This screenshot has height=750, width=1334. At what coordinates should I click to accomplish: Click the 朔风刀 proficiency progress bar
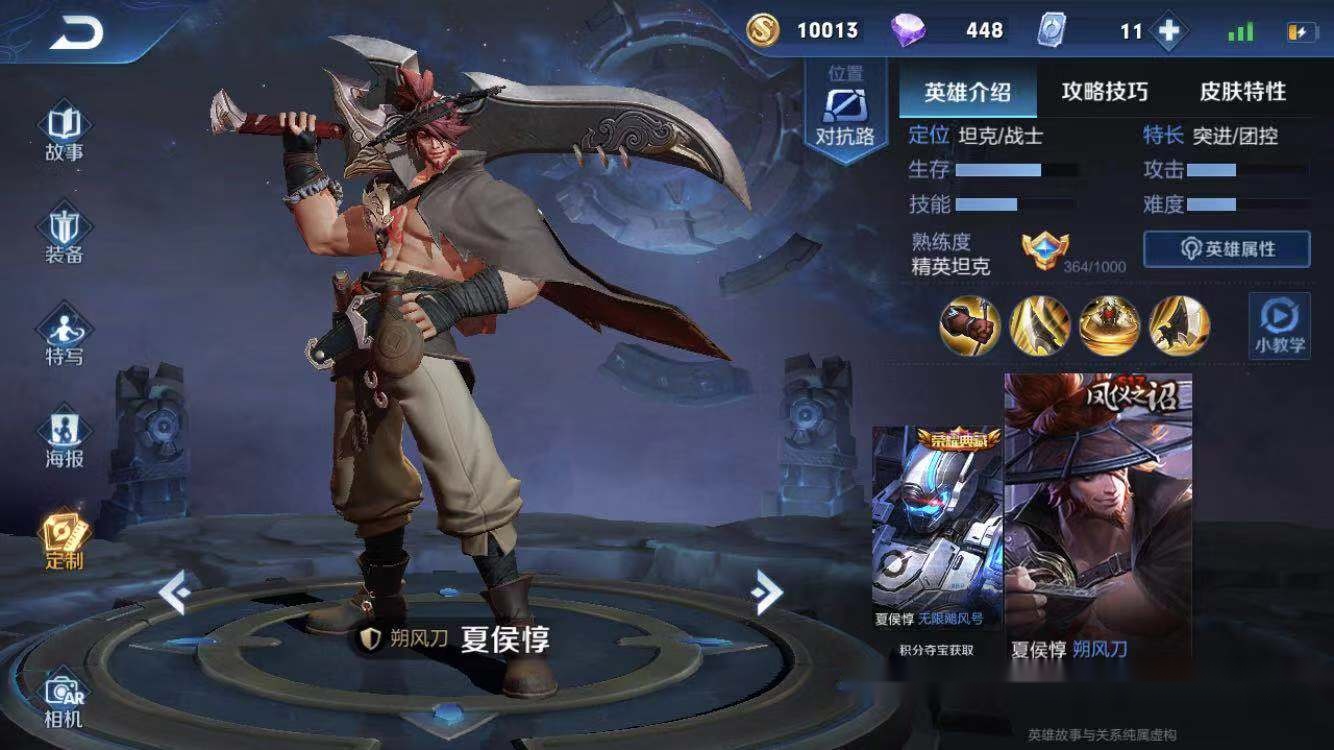[1096, 266]
